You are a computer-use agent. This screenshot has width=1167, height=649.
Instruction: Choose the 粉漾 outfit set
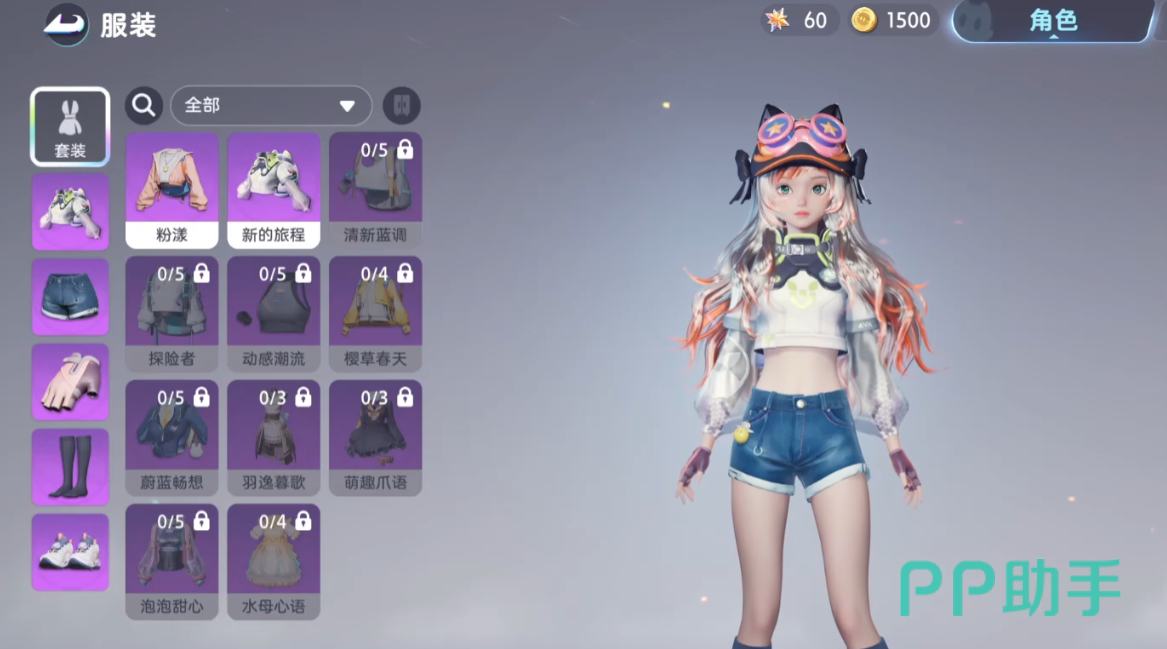point(172,190)
